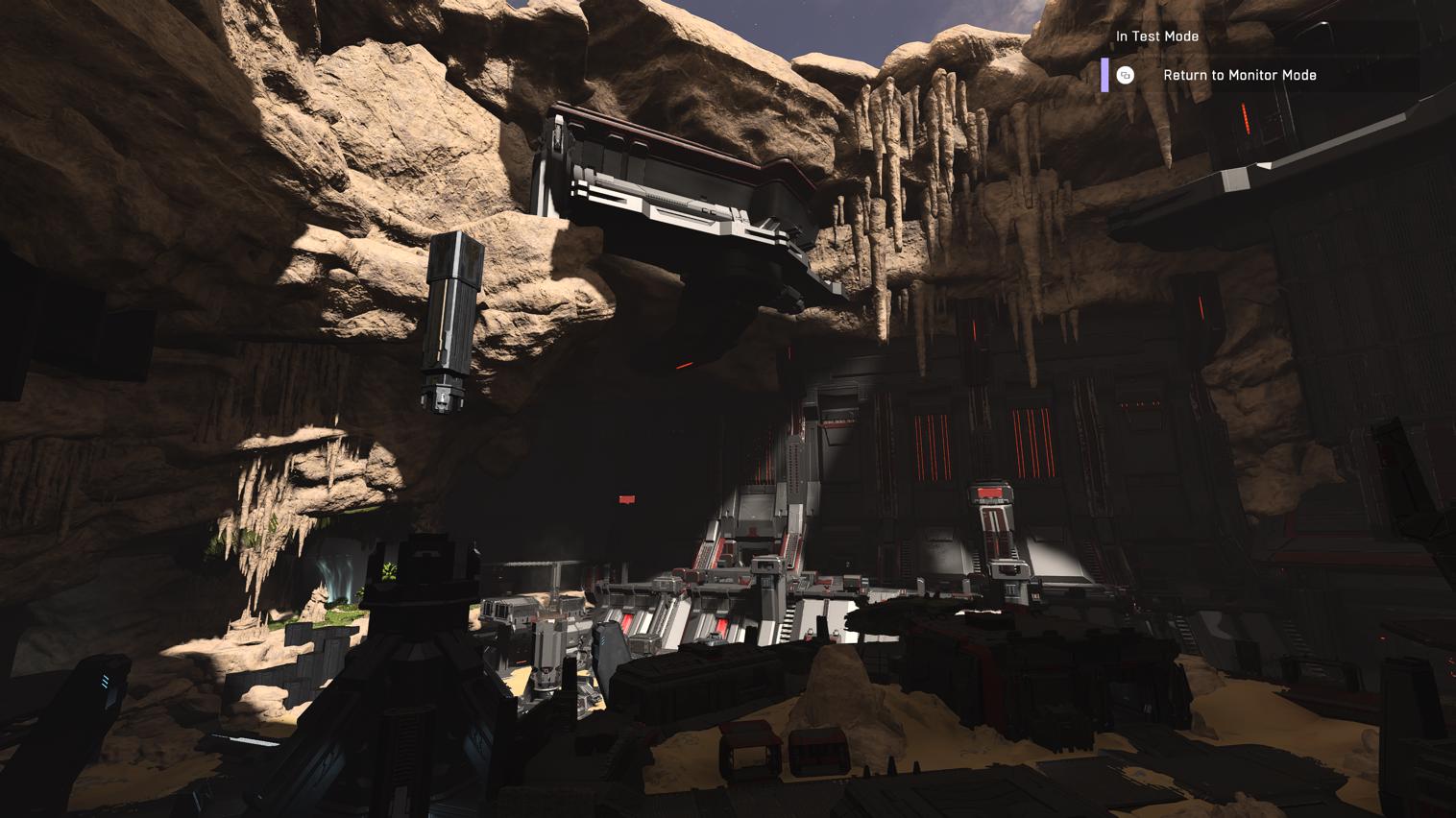Click the In Test Mode status label

[x=1156, y=36]
